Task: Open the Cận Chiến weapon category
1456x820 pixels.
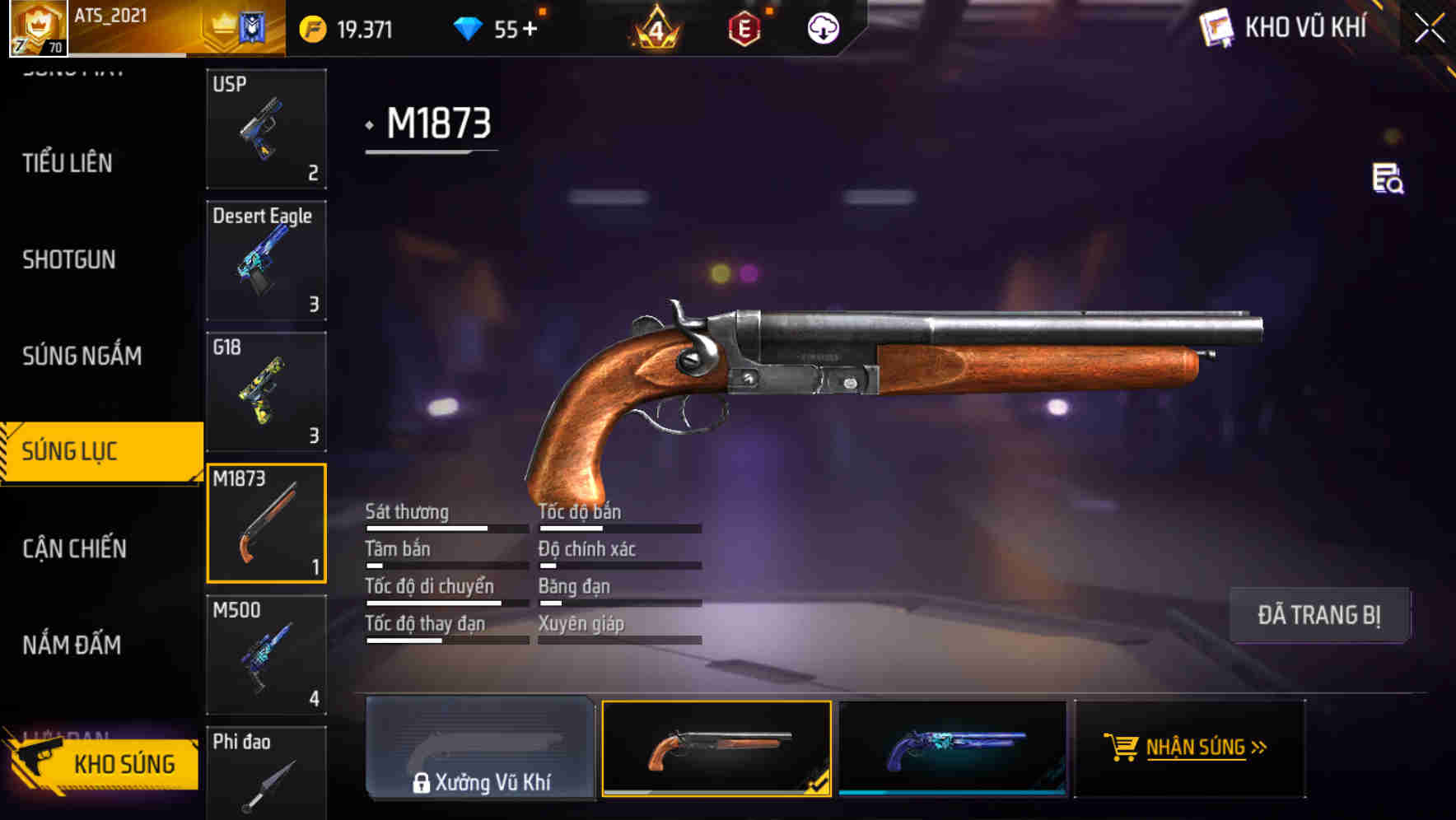Action: pyautogui.click(x=74, y=547)
